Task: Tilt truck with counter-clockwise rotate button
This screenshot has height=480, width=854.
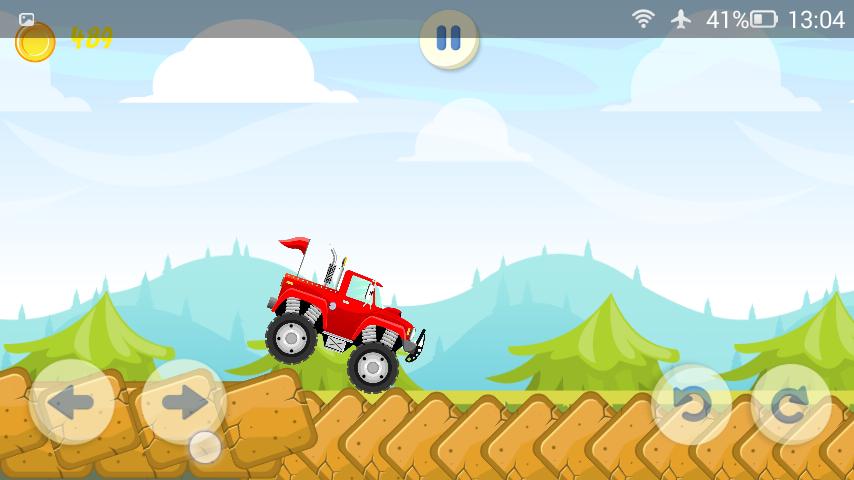Action: coord(692,405)
